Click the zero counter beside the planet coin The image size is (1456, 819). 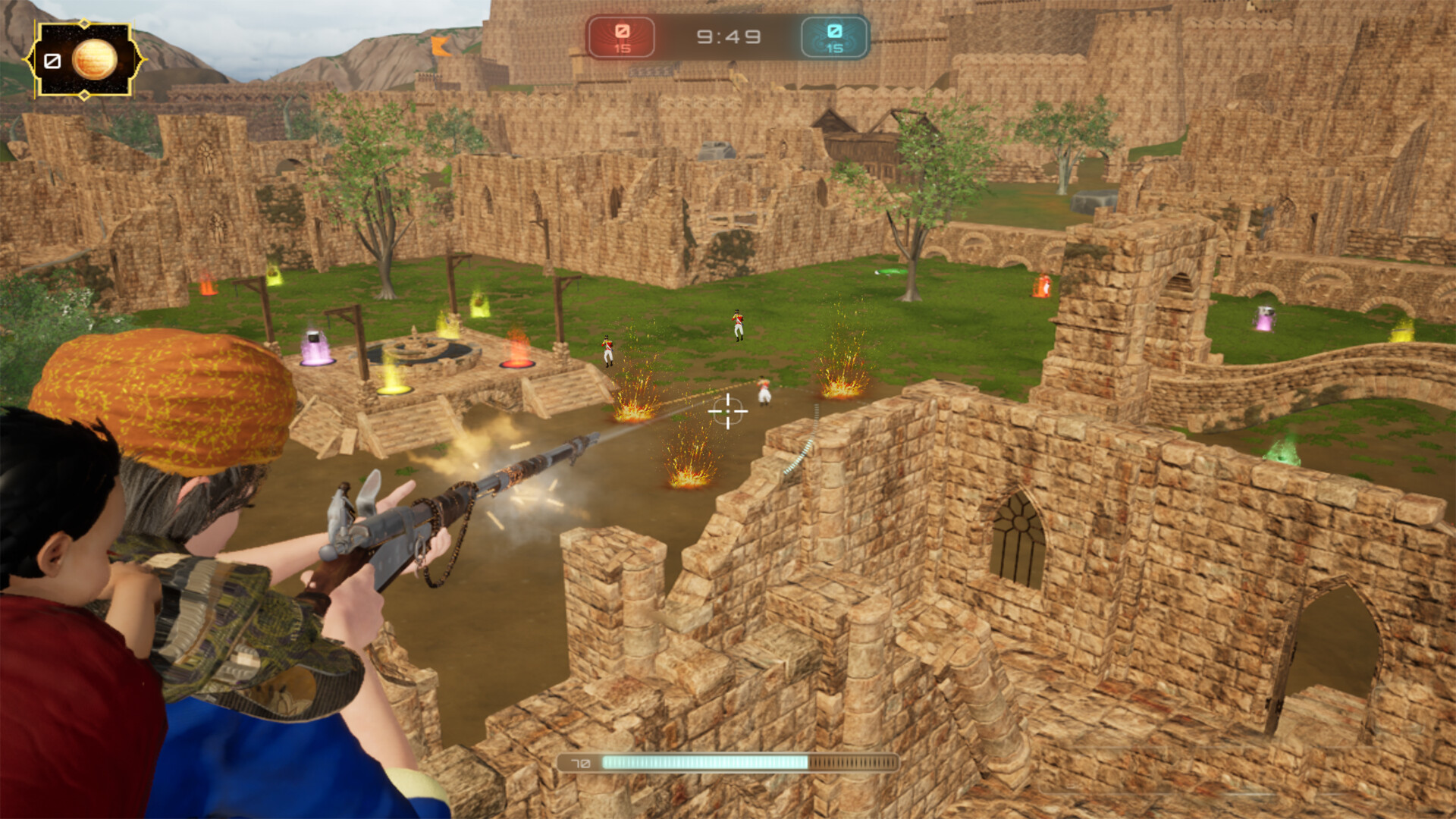coord(52,61)
